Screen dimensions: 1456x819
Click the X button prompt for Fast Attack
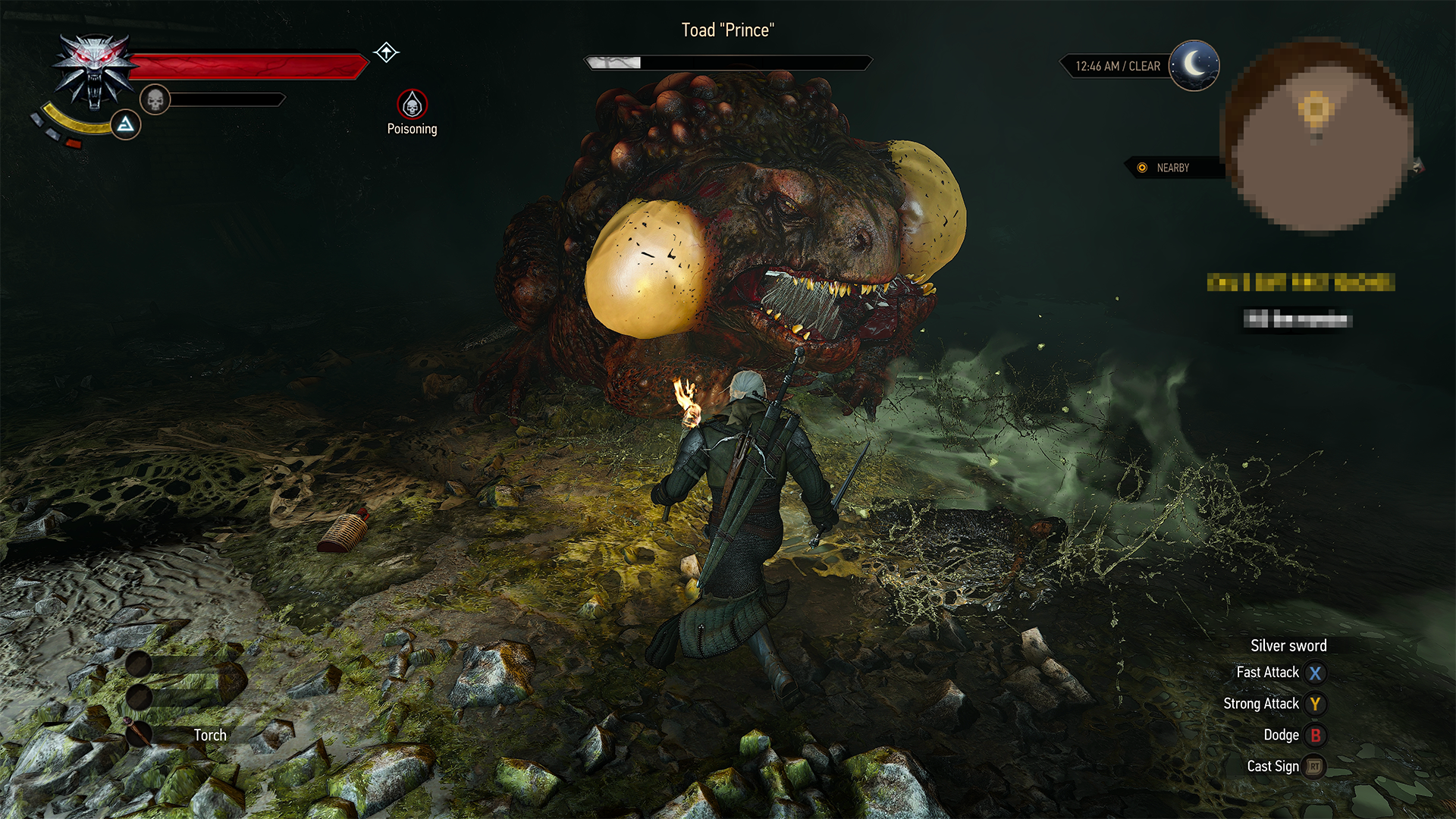tap(1316, 672)
